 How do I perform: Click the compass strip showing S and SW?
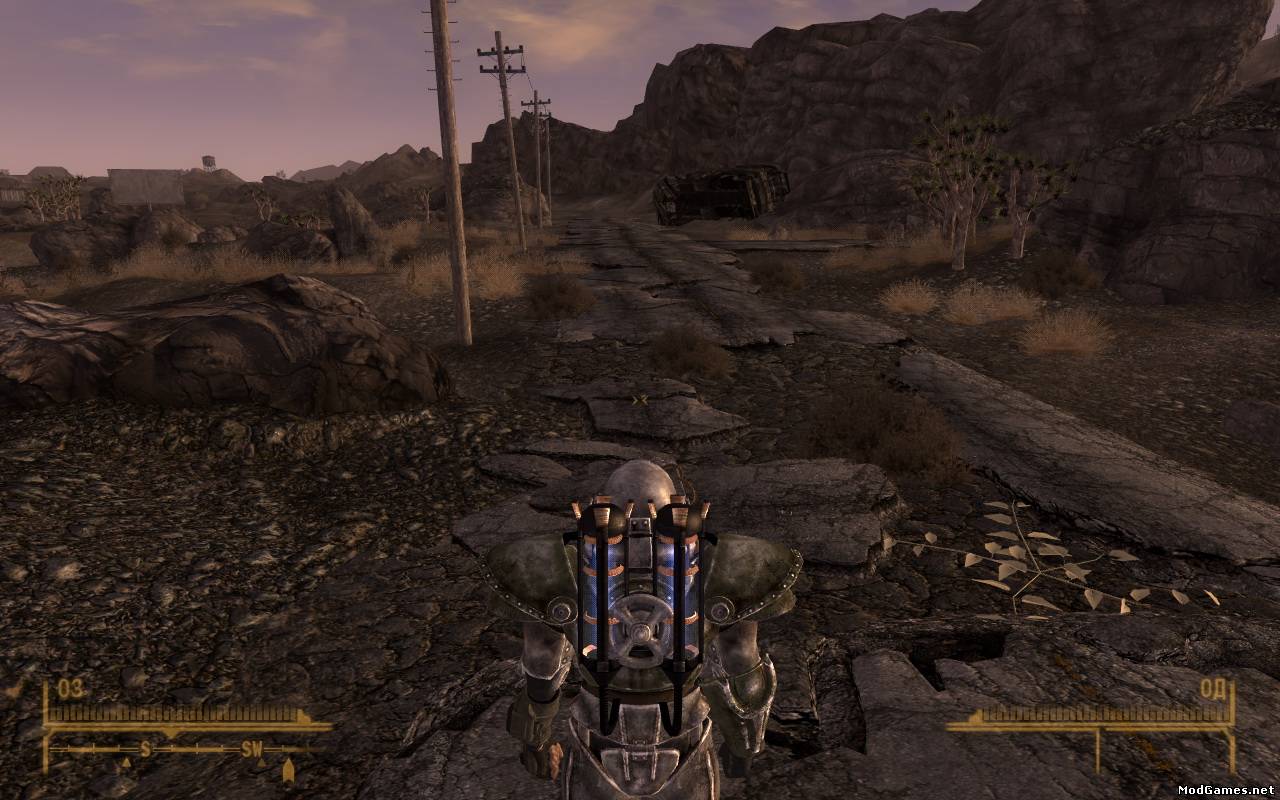(188, 748)
